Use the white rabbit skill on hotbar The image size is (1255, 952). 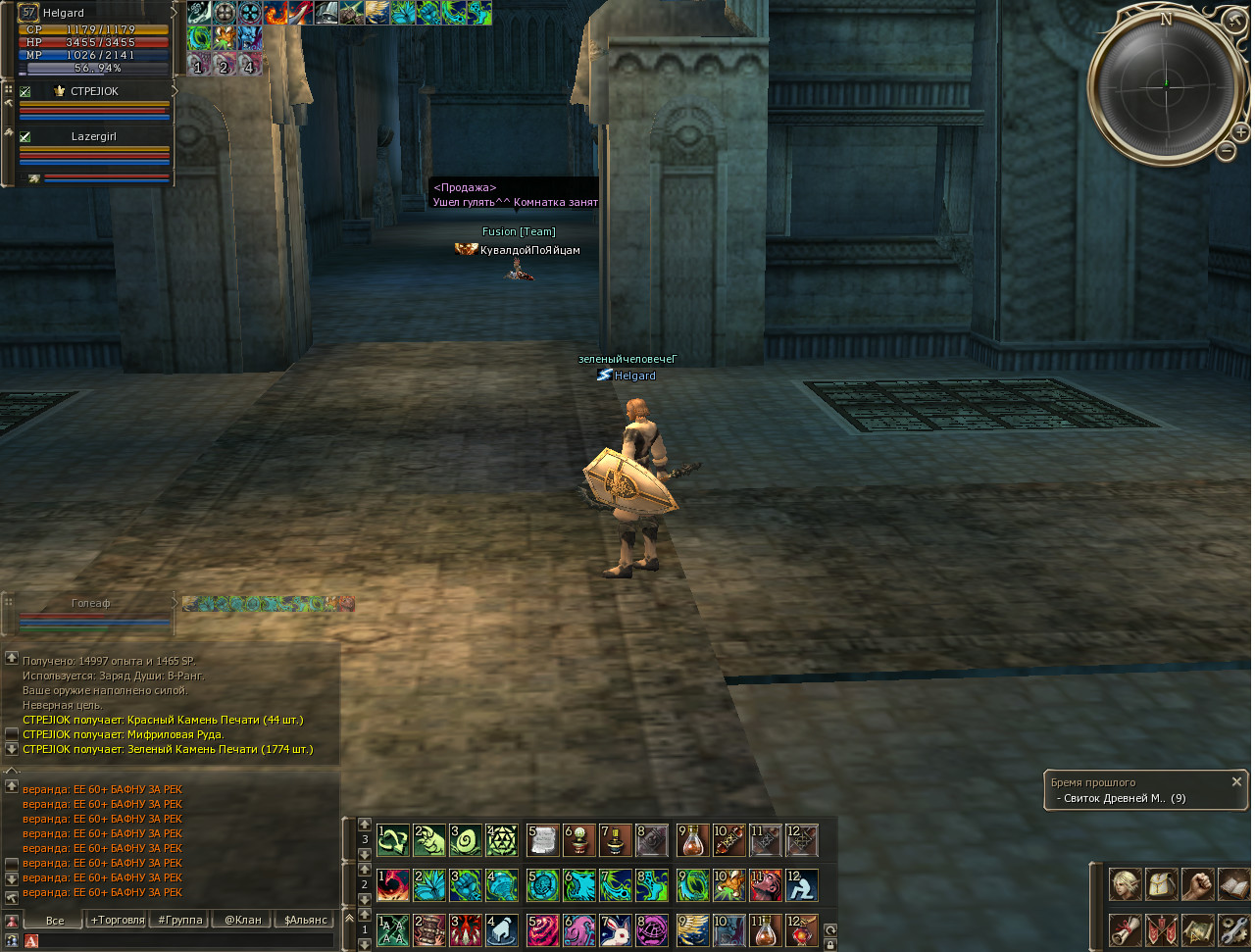[614, 928]
